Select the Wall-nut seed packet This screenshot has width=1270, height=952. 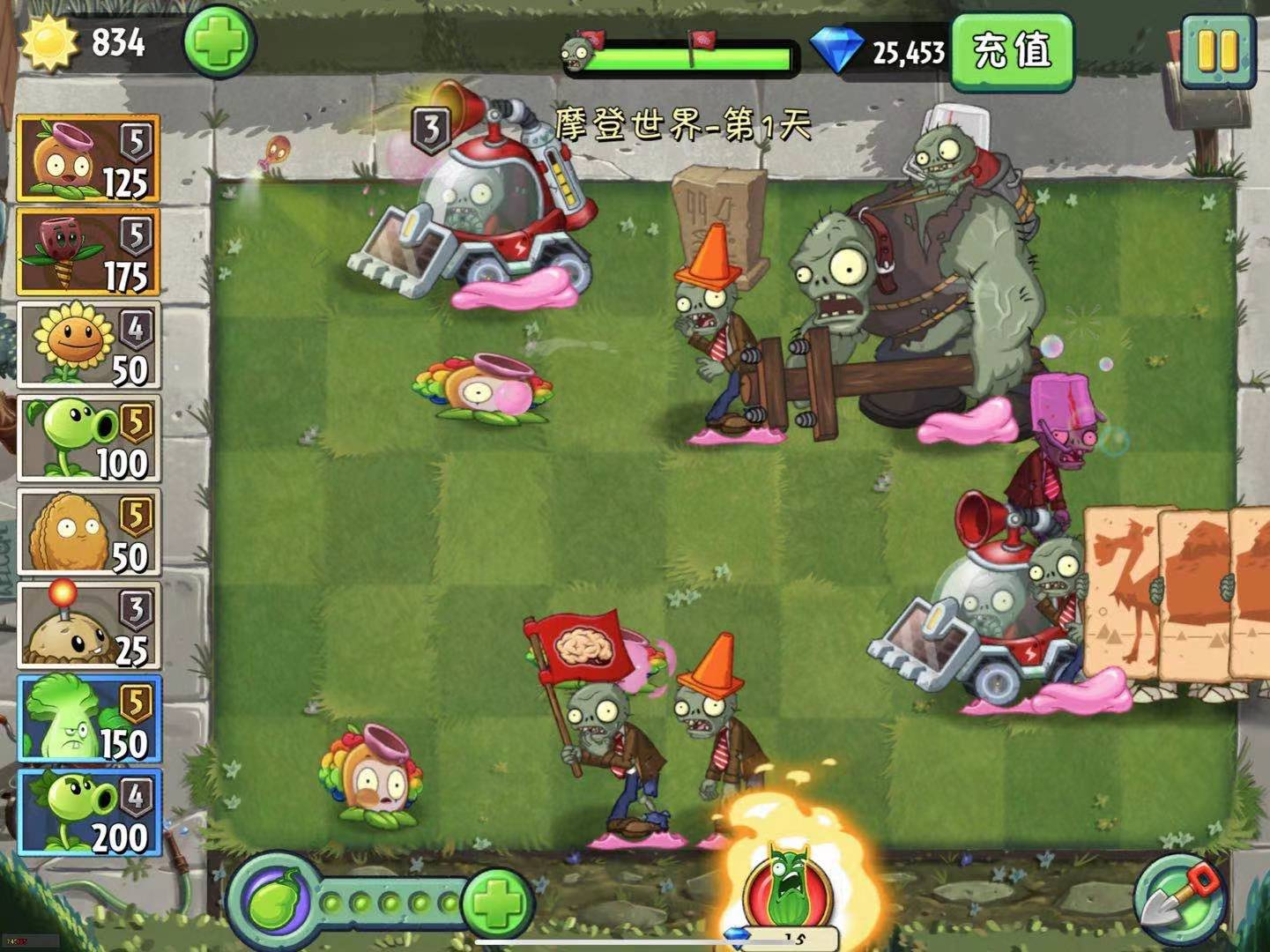(x=88, y=532)
